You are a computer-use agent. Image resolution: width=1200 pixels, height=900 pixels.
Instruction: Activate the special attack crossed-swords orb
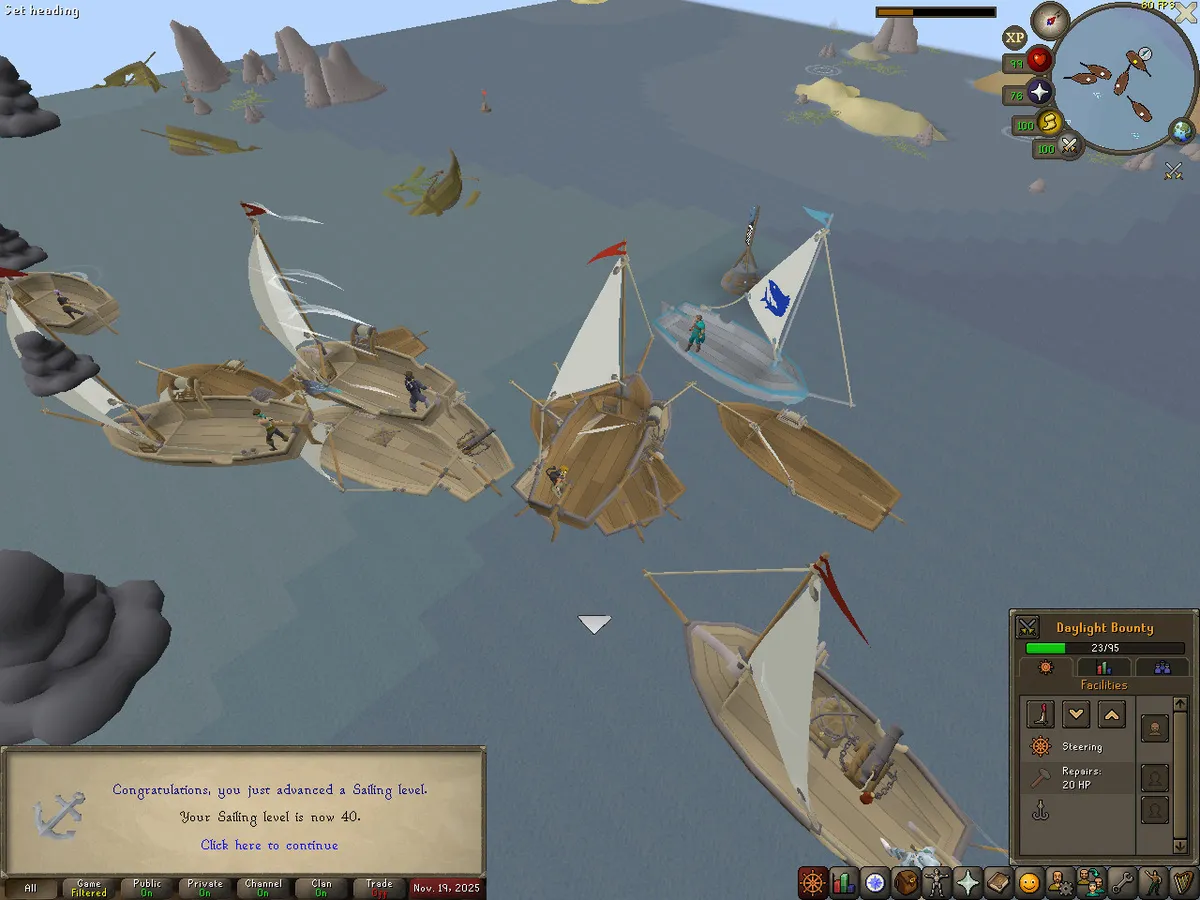coord(1069,147)
